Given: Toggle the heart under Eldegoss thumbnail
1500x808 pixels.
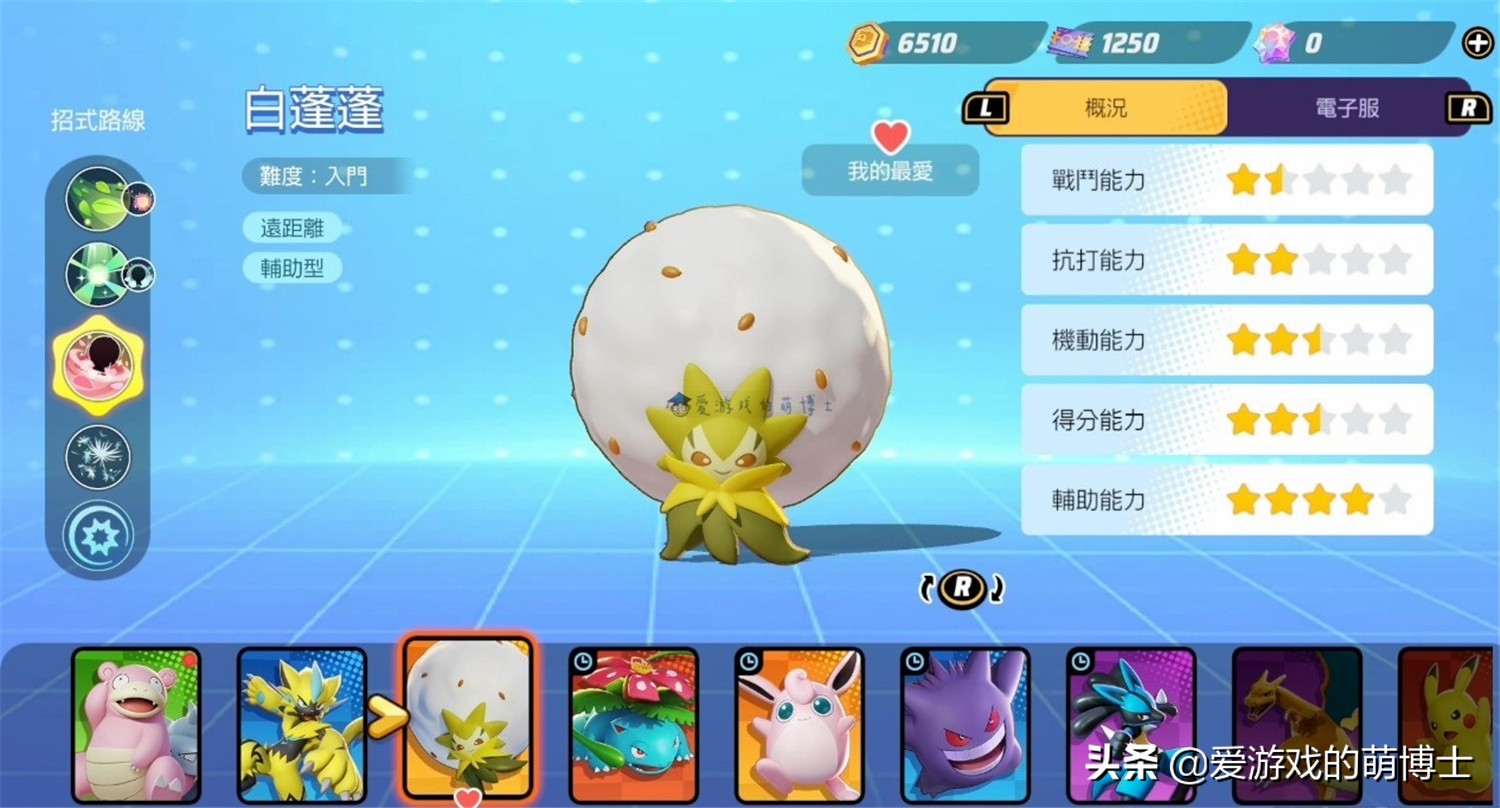Looking at the screenshot, I should [467, 798].
